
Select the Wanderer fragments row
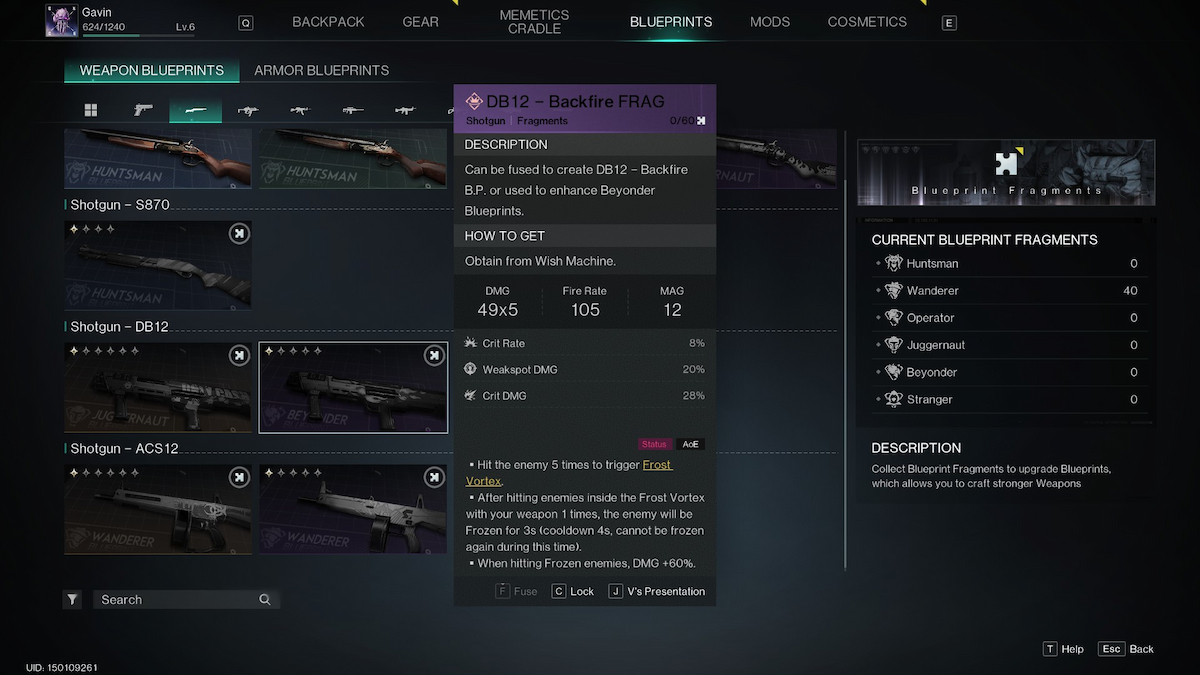[x=1010, y=291]
